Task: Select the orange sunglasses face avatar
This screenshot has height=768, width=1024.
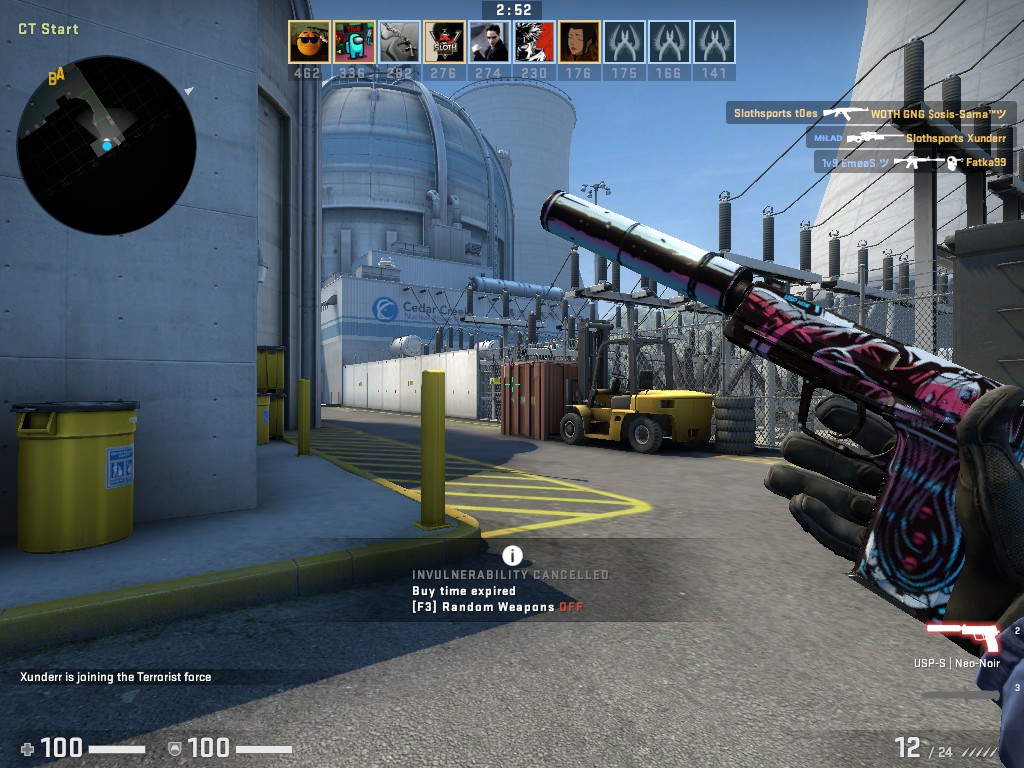Action: pyautogui.click(x=309, y=42)
